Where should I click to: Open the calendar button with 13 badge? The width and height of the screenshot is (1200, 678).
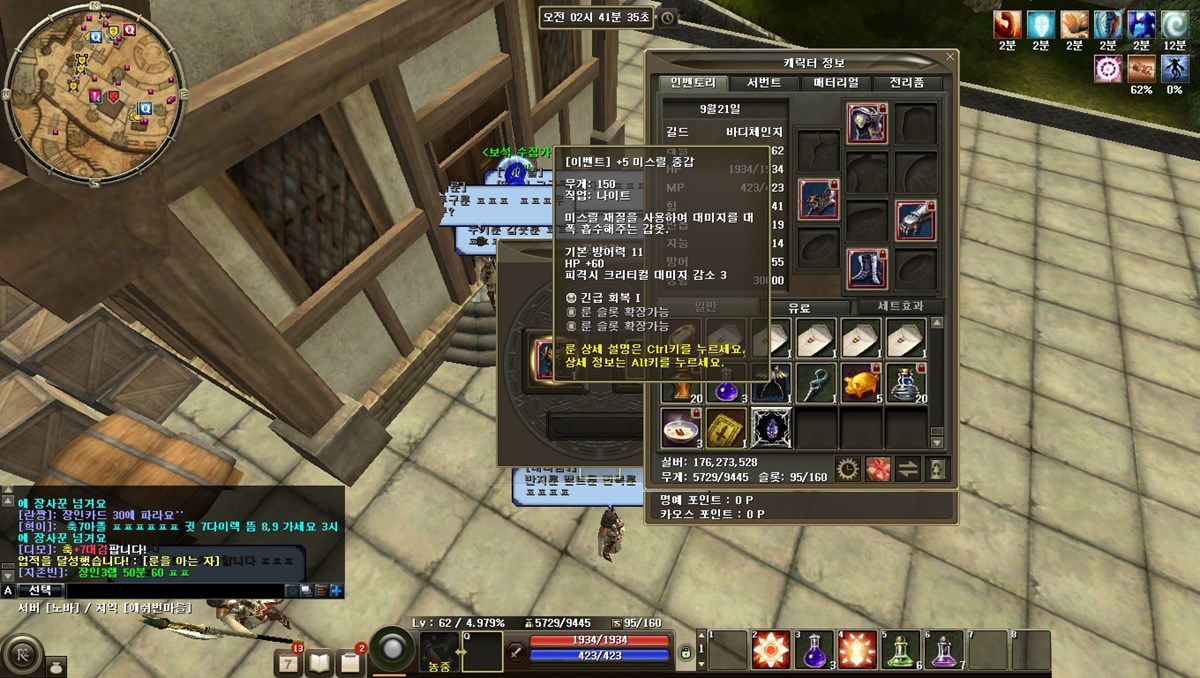tap(289, 661)
